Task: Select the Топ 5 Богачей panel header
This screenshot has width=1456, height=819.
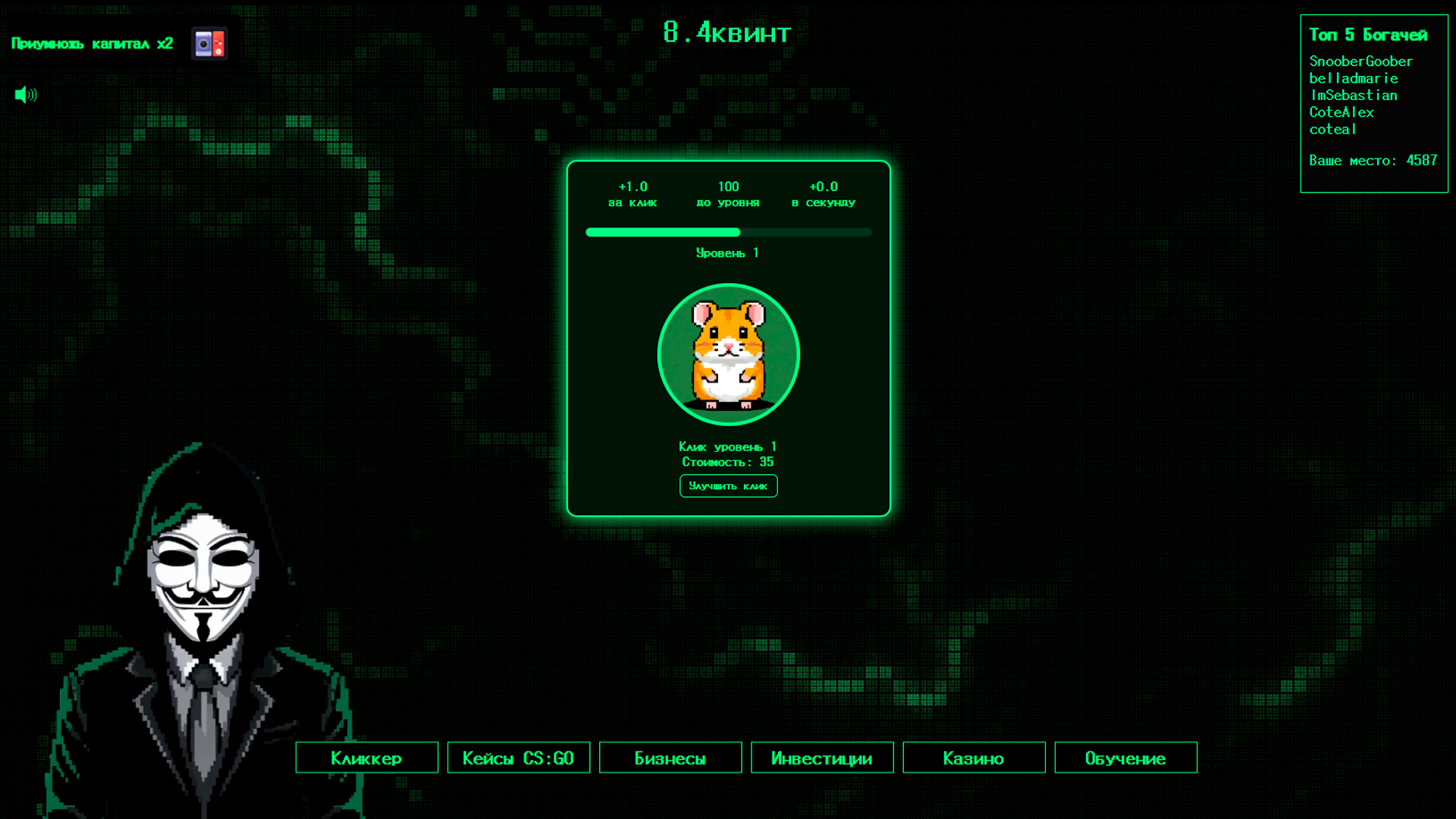Action: [1368, 34]
